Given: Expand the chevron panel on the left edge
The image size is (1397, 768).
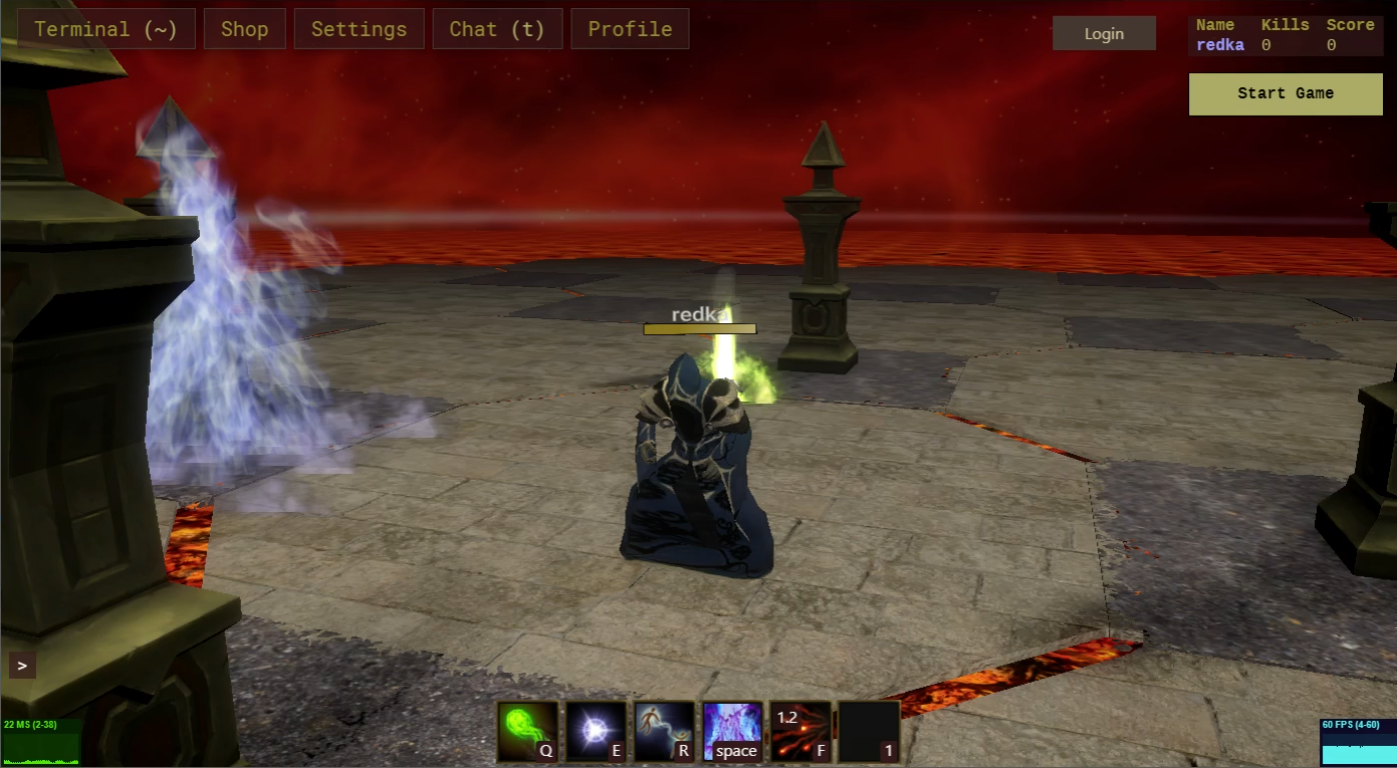Looking at the screenshot, I should pos(21,664).
